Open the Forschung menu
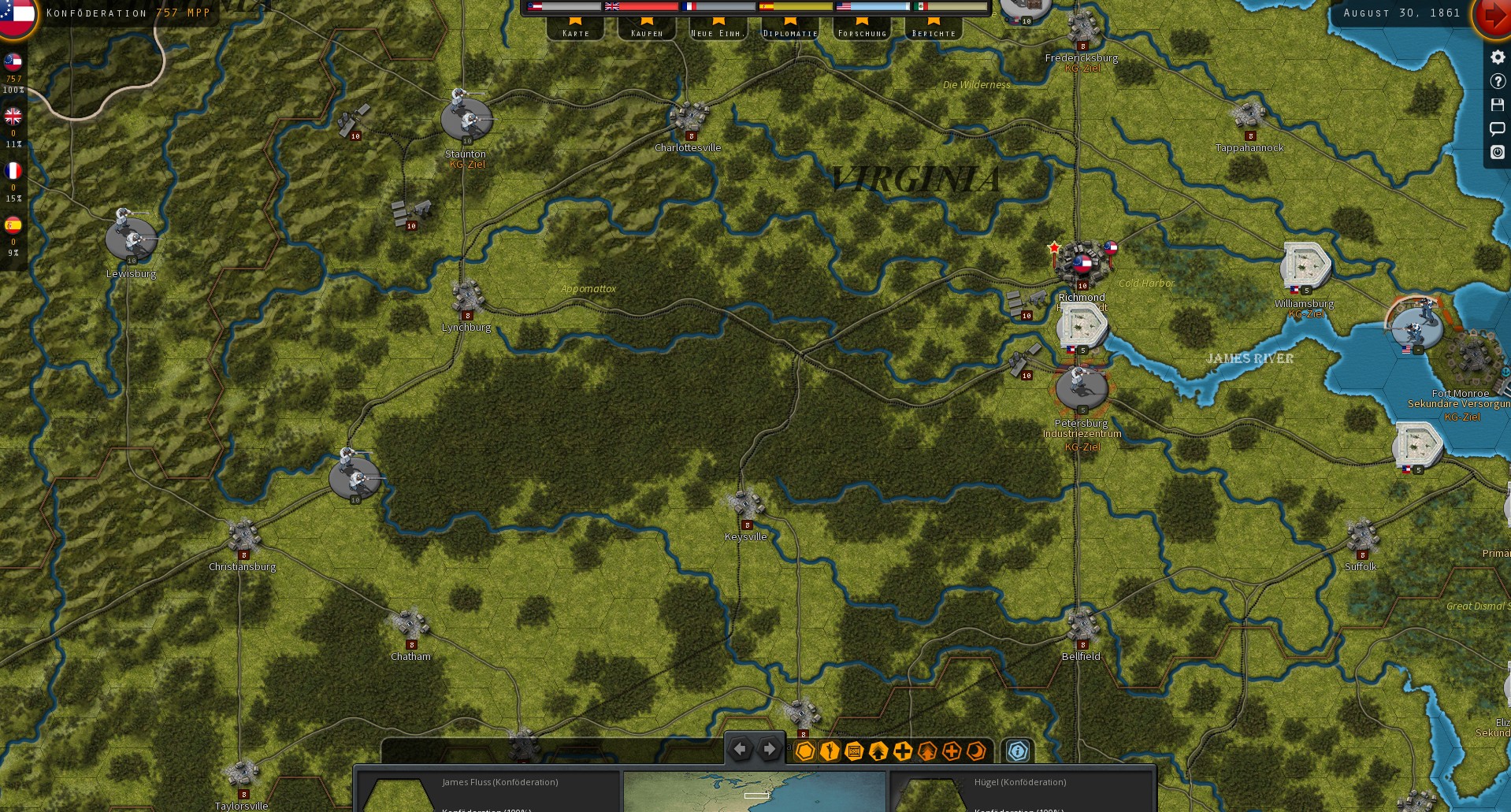The height and width of the screenshot is (812, 1511). [x=862, y=32]
